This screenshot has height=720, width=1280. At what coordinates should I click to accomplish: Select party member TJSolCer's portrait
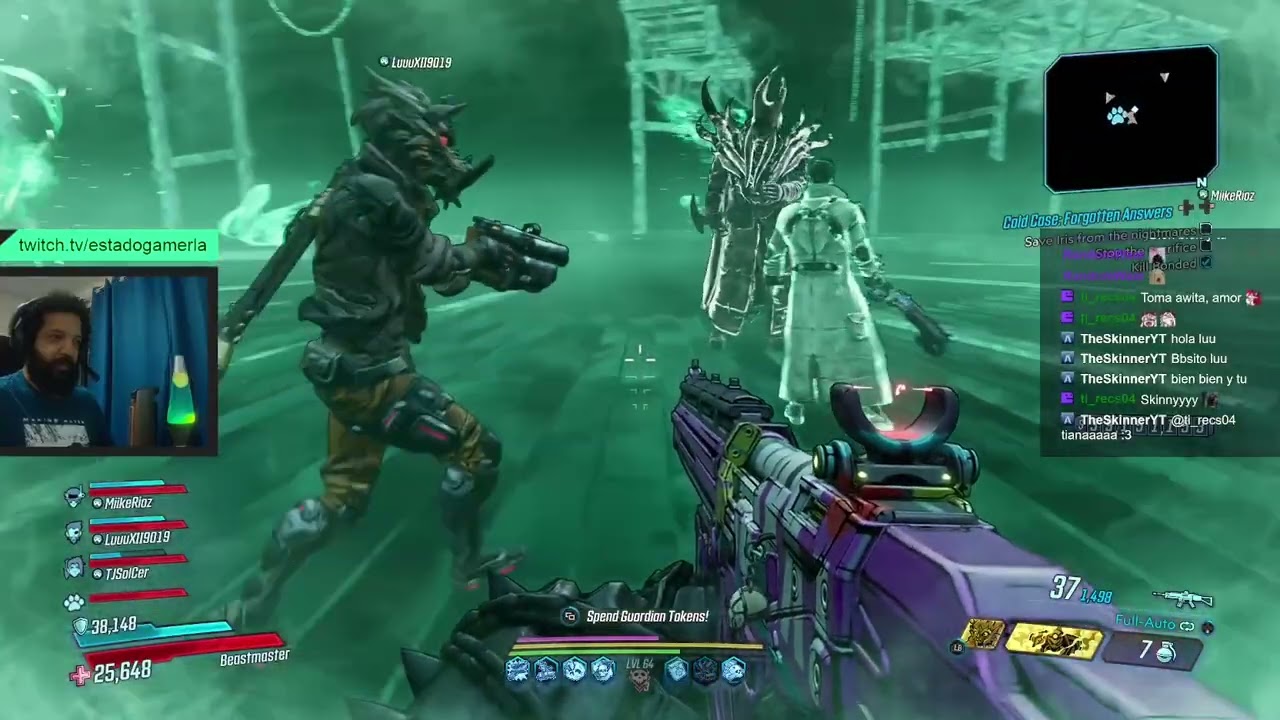click(x=74, y=568)
